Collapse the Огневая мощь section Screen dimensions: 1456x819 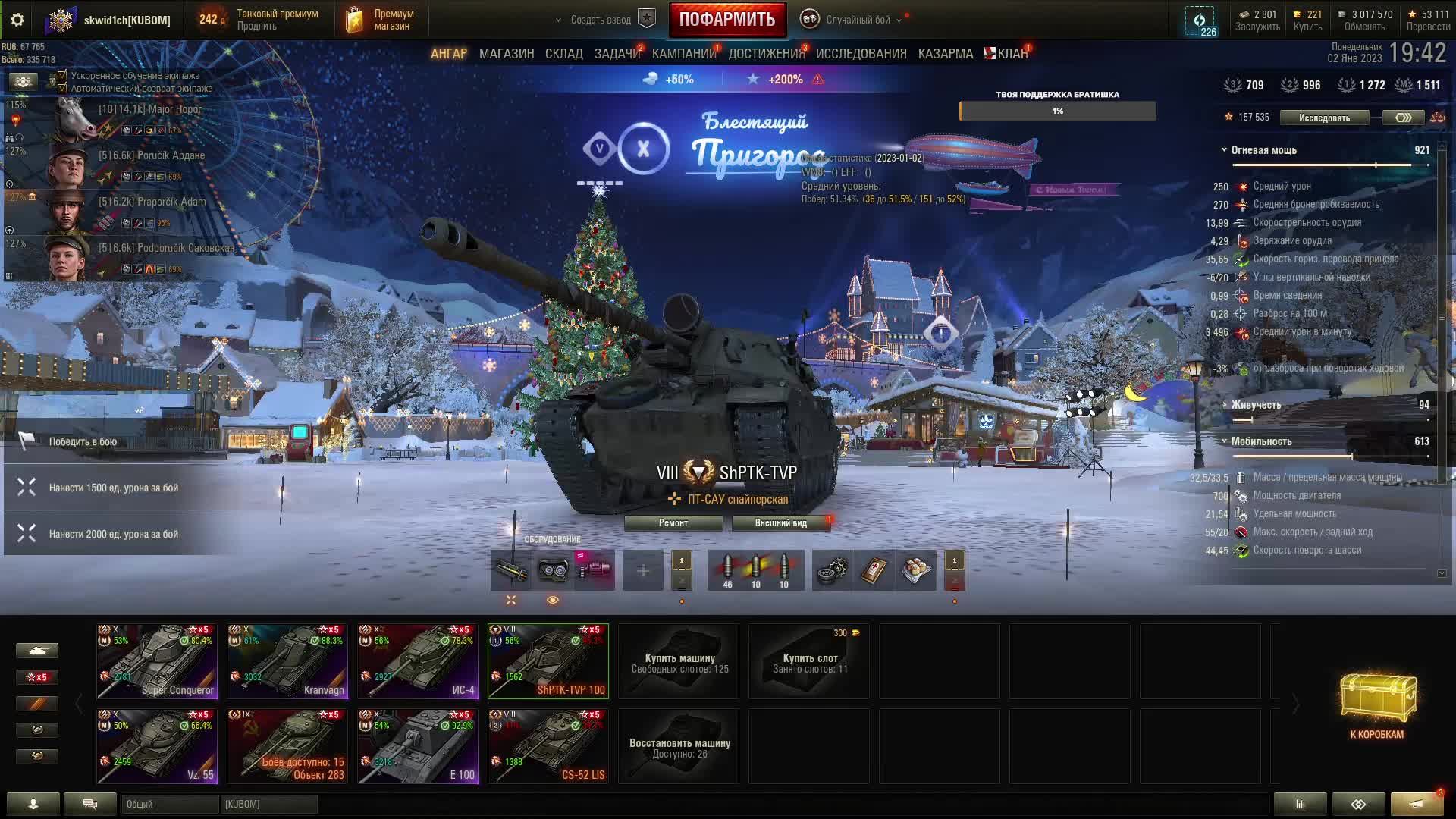tap(1224, 150)
